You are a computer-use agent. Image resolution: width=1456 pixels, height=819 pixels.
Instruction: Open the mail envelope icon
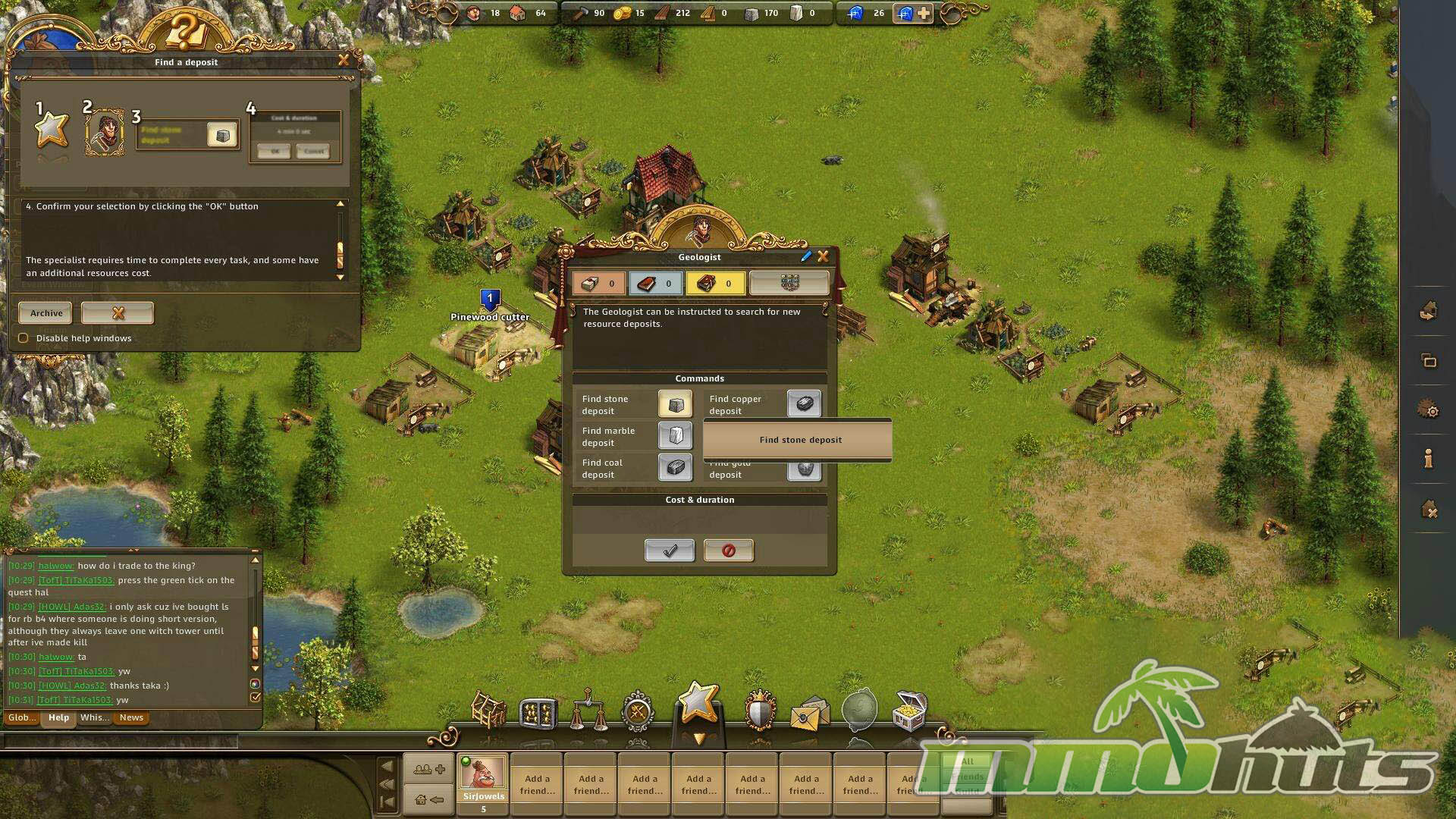808,714
